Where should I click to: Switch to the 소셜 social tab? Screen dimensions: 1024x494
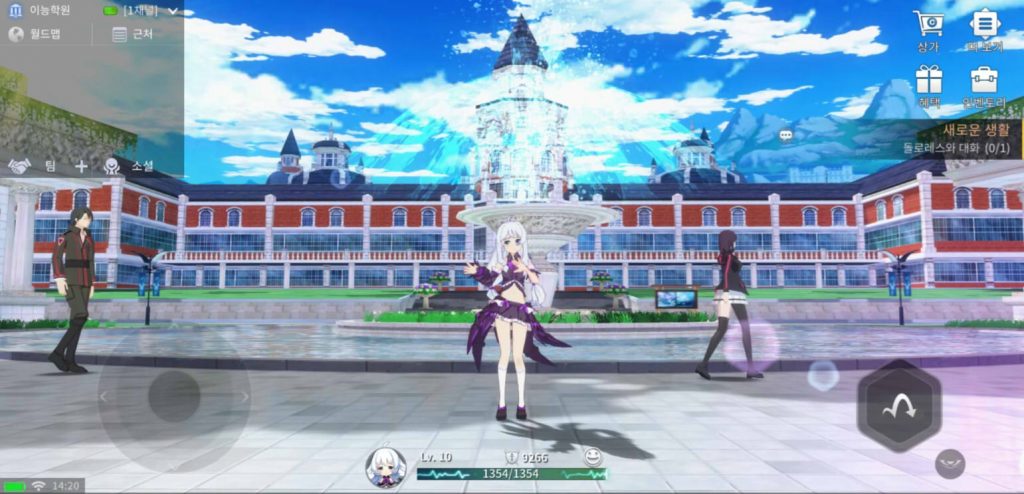point(129,166)
